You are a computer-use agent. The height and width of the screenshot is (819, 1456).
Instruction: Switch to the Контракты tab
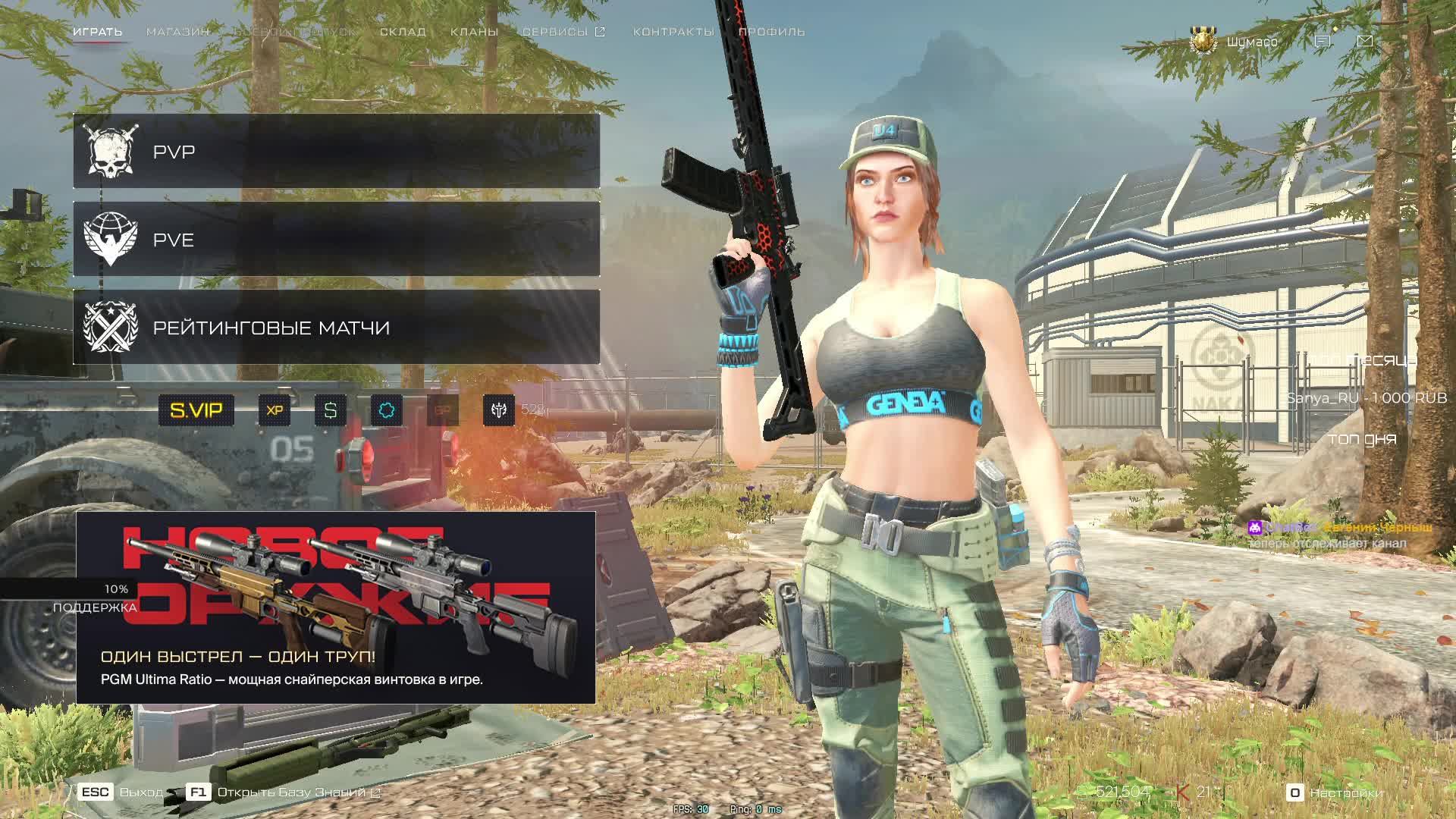(673, 32)
